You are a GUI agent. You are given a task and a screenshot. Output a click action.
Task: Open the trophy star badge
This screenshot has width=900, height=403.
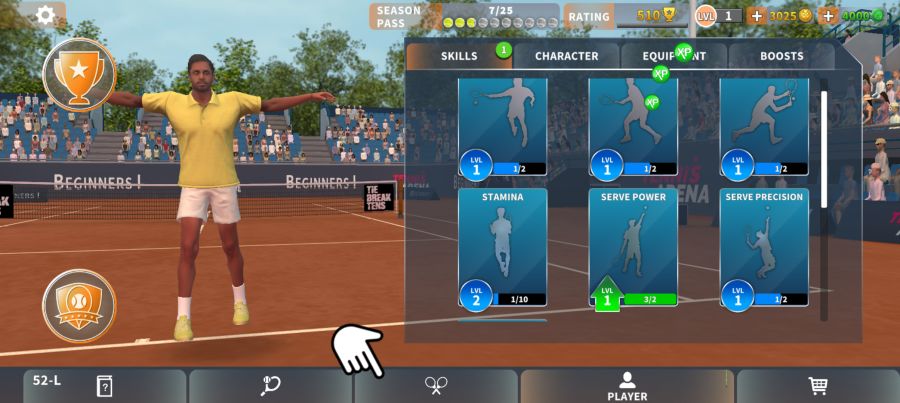point(79,73)
